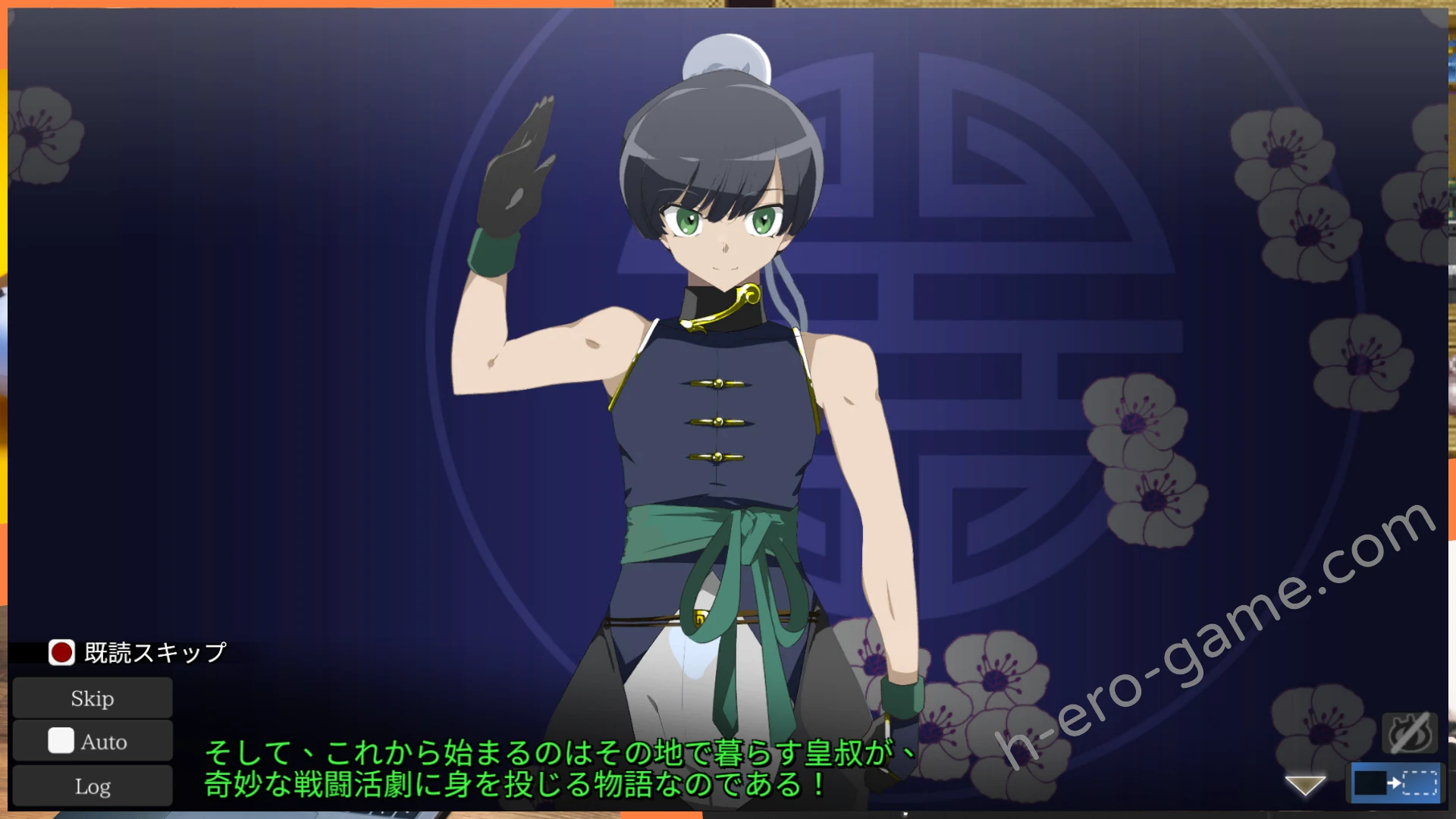Viewport: 1456px width, 819px height.
Task: Click the red circle swatch beside 既読スキップ
Action: pos(61,653)
